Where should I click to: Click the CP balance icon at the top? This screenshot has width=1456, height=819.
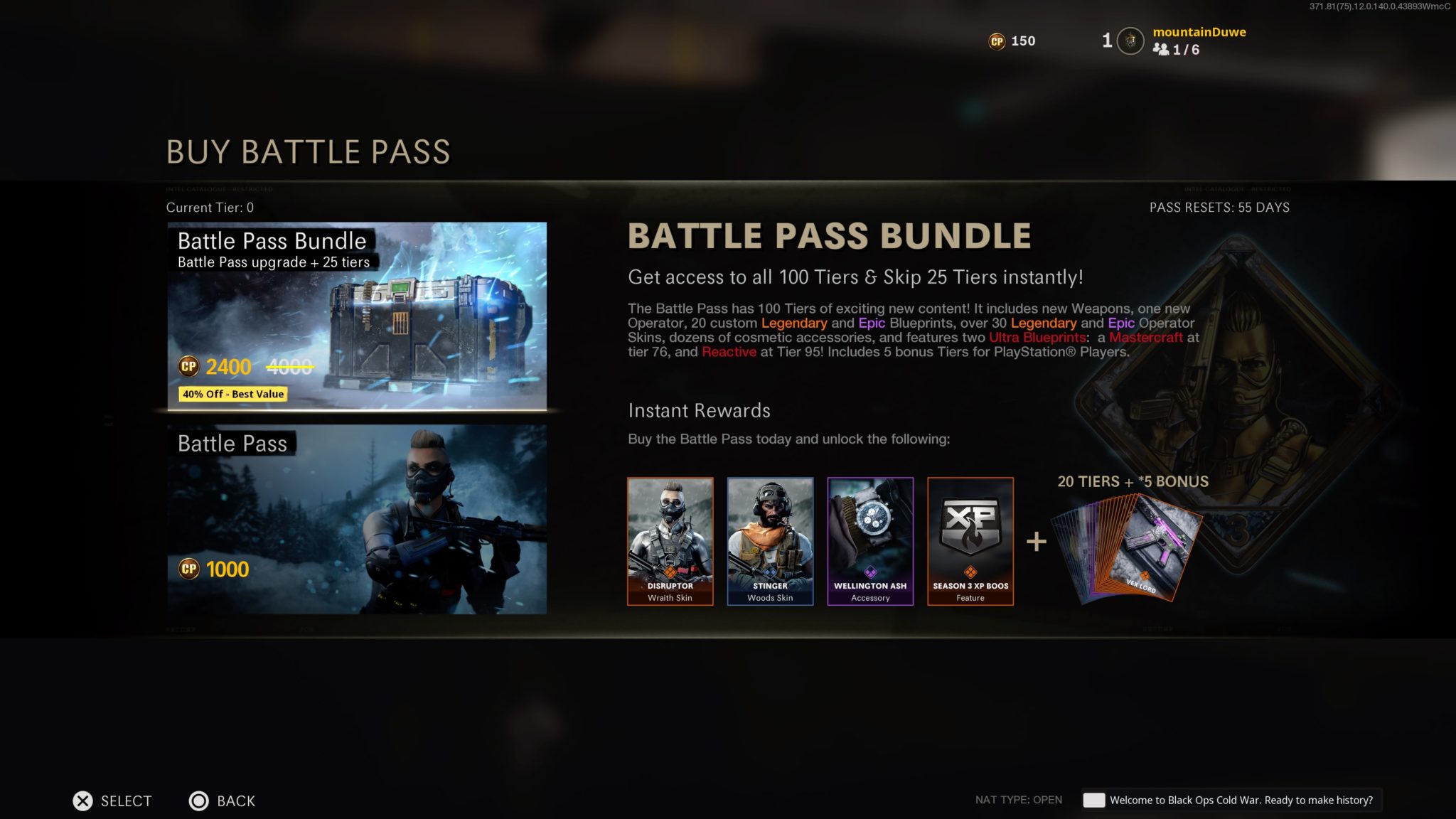998,41
